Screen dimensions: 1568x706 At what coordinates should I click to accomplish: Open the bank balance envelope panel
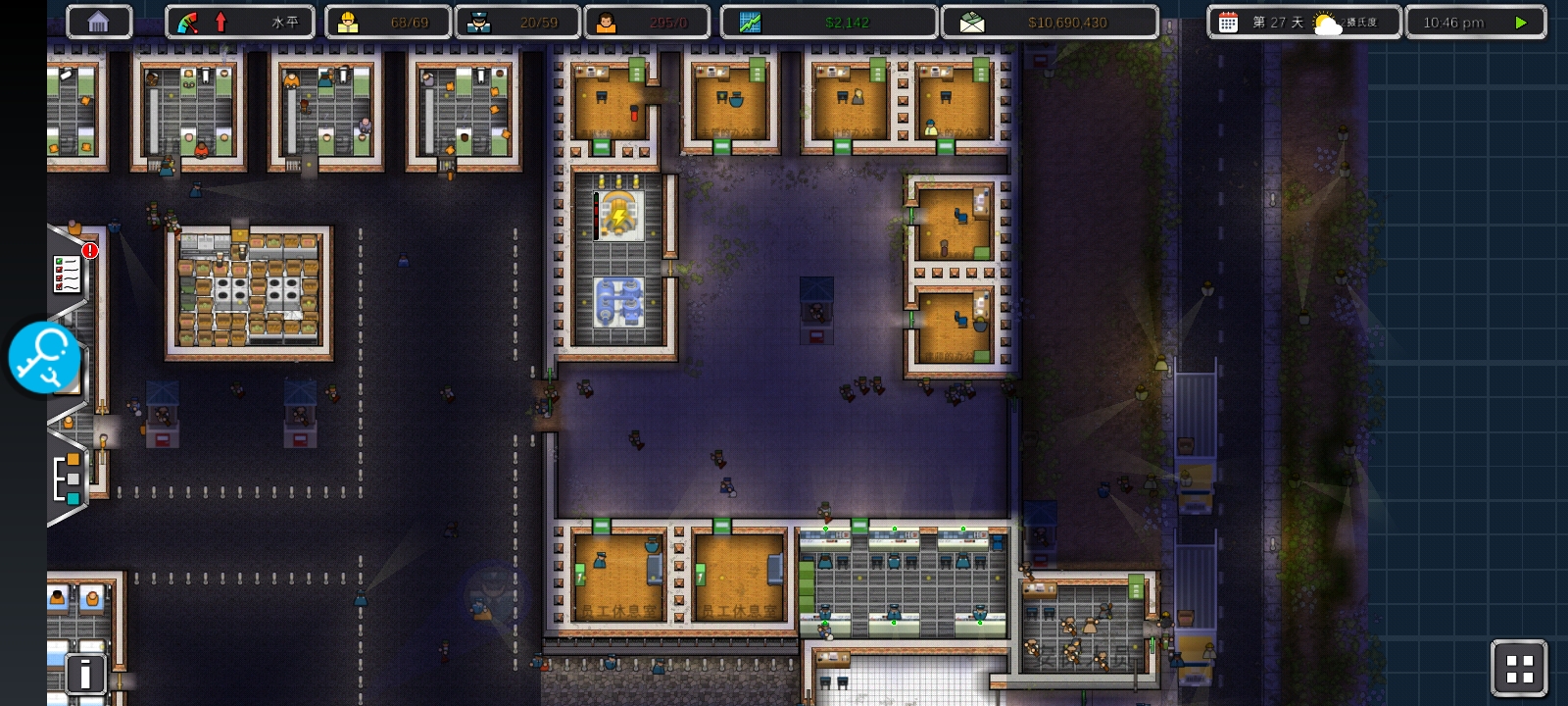(1050, 22)
